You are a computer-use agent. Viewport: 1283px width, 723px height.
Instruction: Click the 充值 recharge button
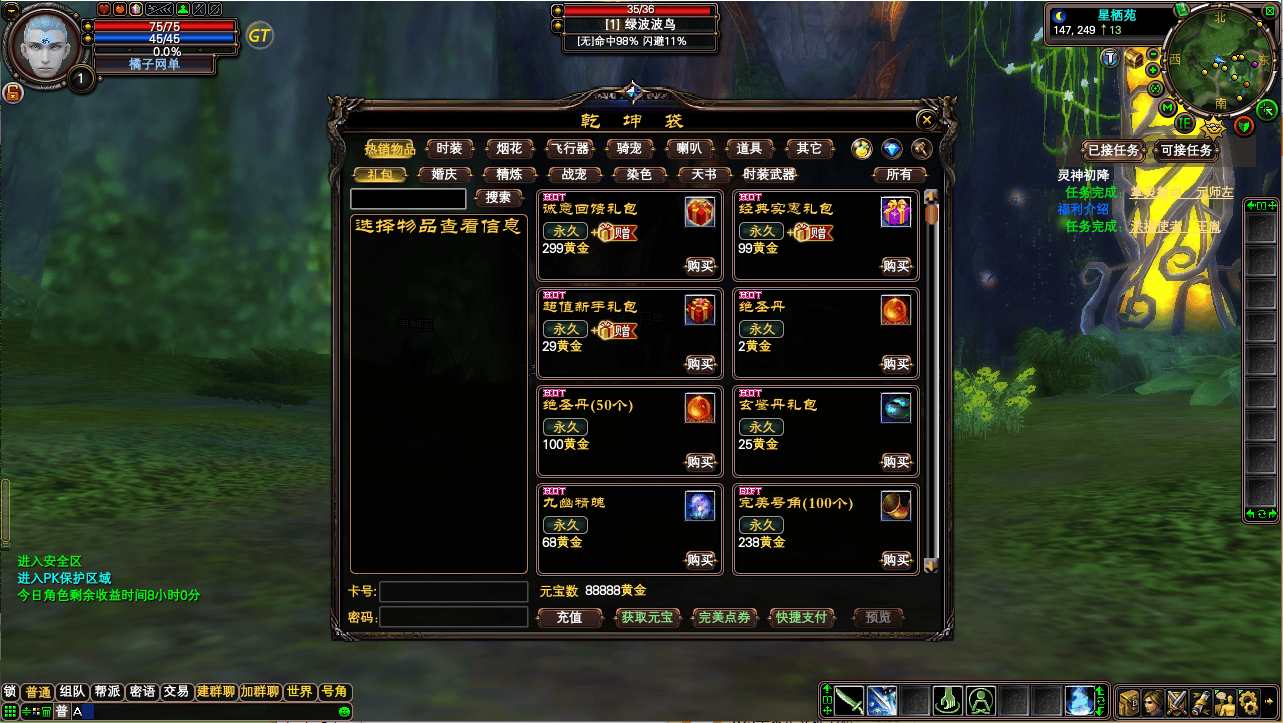click(569, 618)
